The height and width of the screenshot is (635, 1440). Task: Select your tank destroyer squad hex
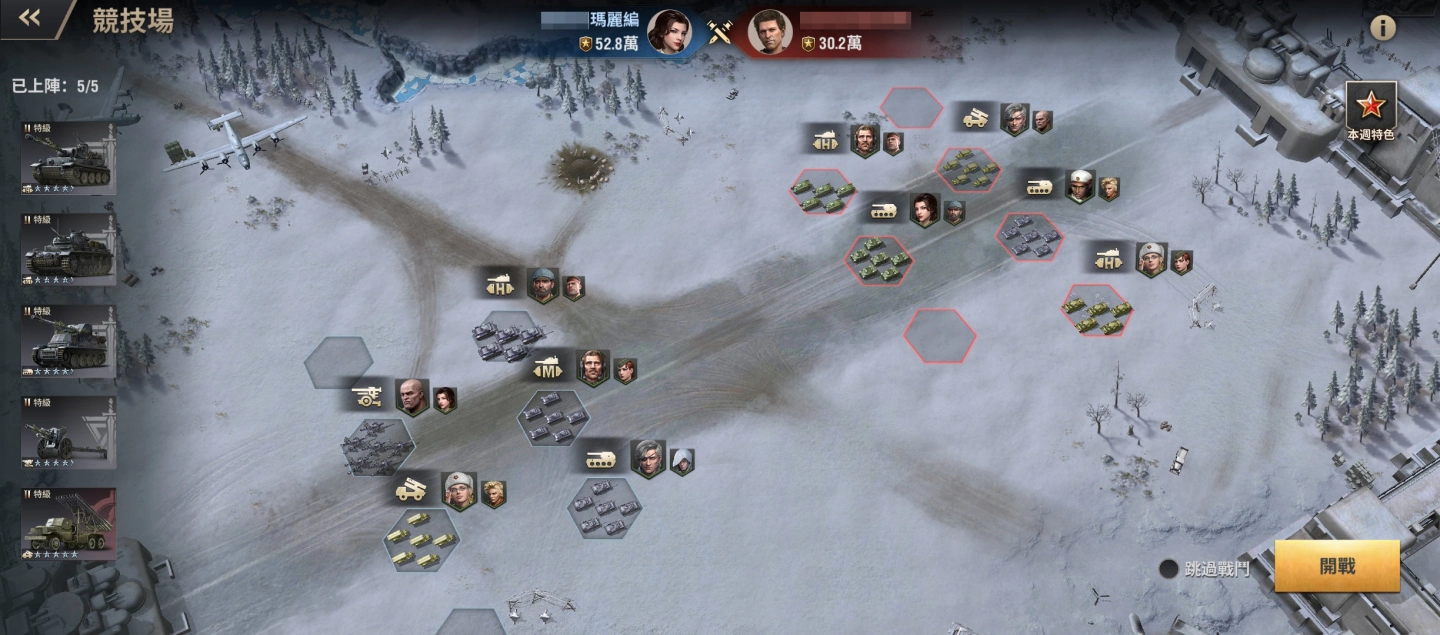tap(604, 509)
